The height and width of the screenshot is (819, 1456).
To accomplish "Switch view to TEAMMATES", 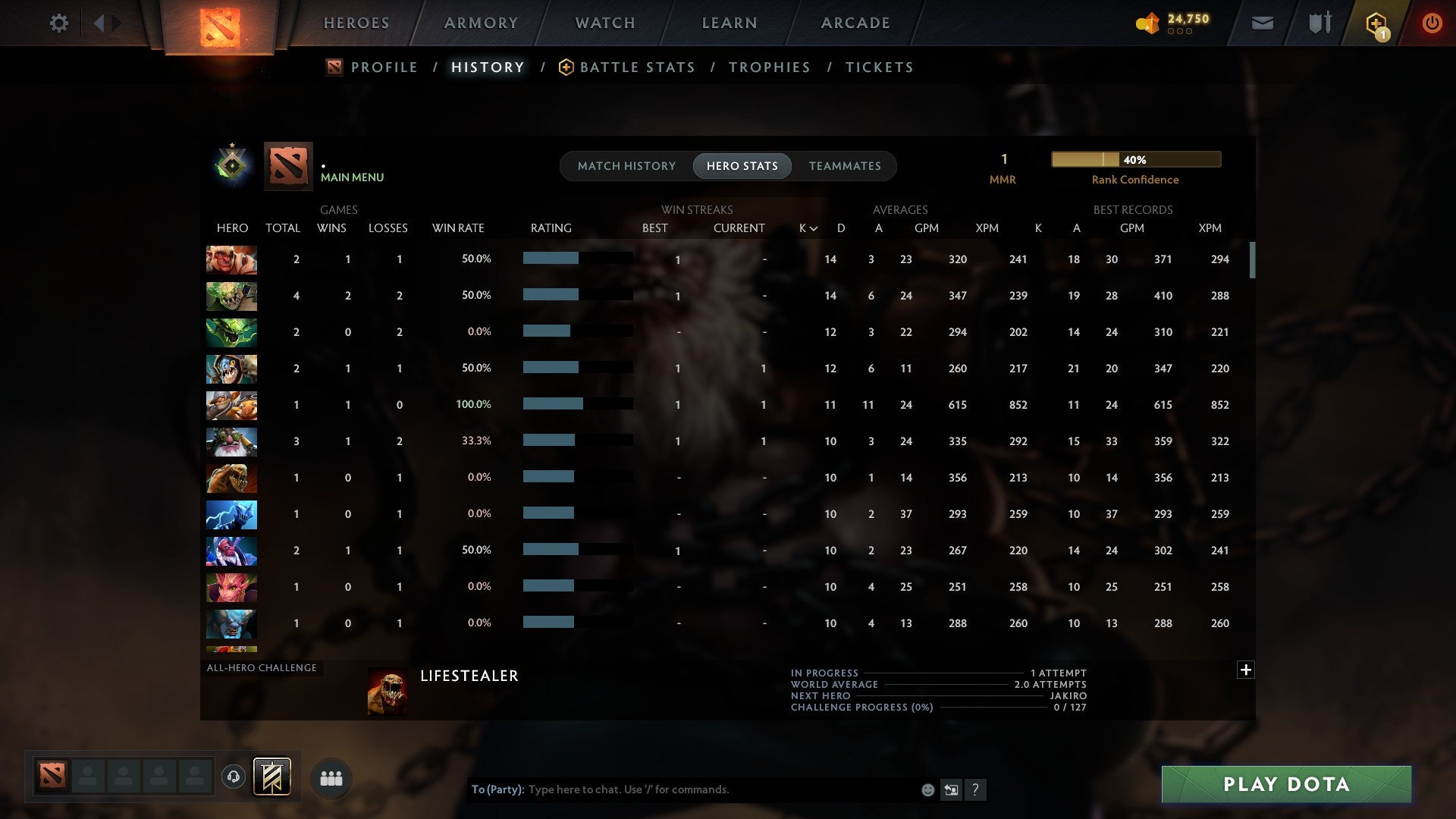I will coord(845,165).
